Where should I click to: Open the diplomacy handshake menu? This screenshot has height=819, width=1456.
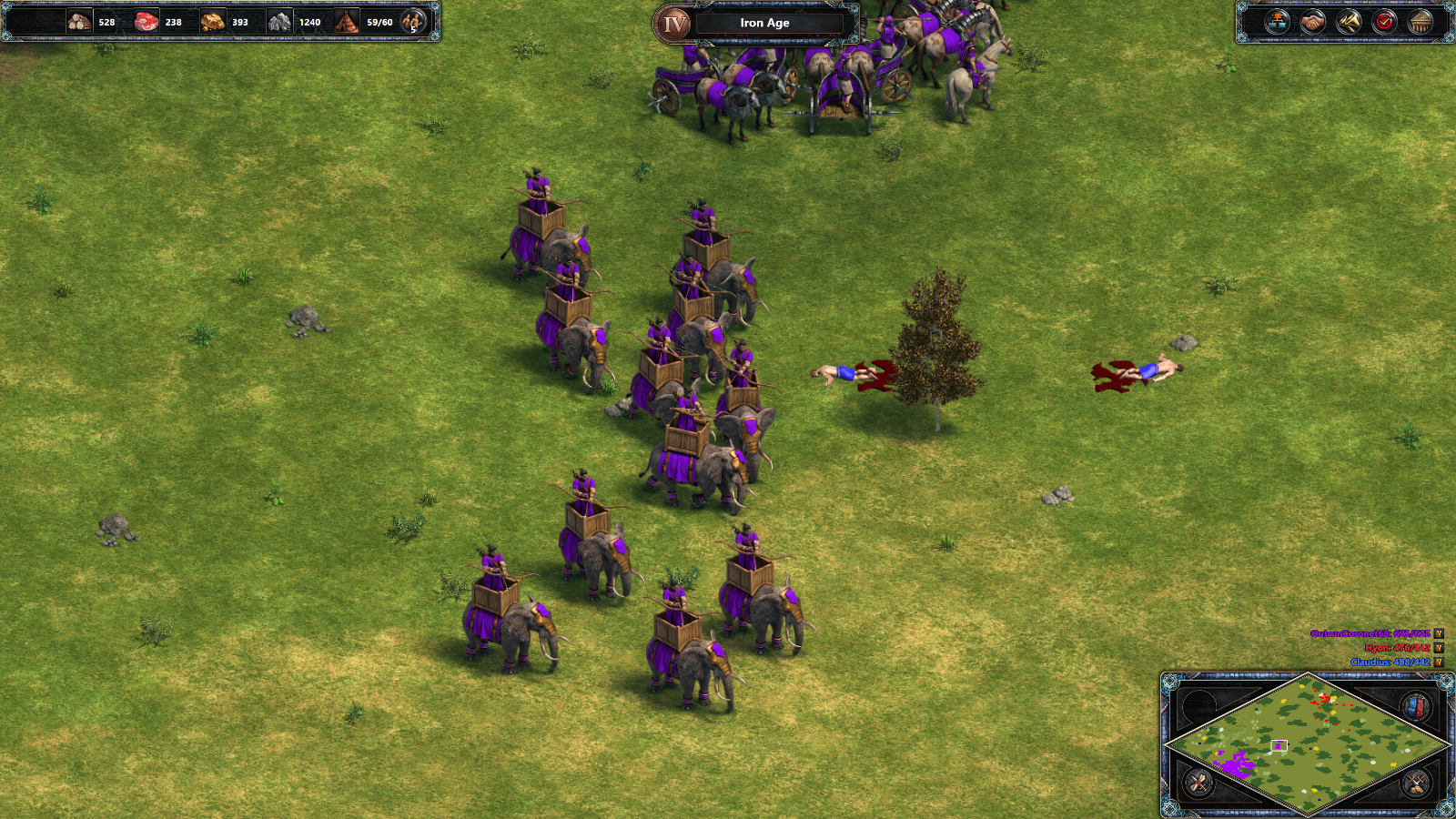pos(1312,22)
